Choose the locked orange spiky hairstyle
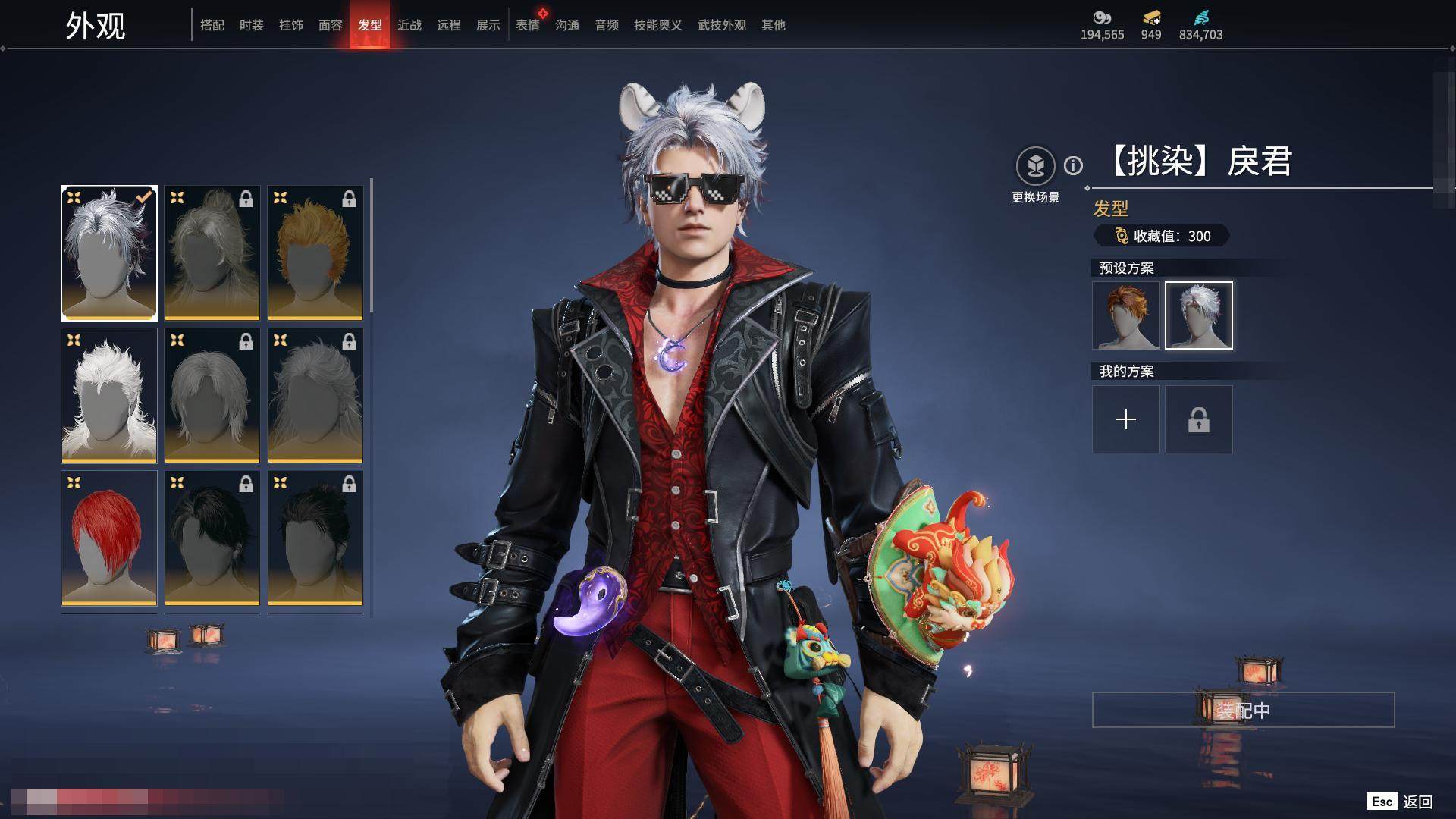Image resolution: width=1456 pixels, height=819 pixels. pos(315,253)
